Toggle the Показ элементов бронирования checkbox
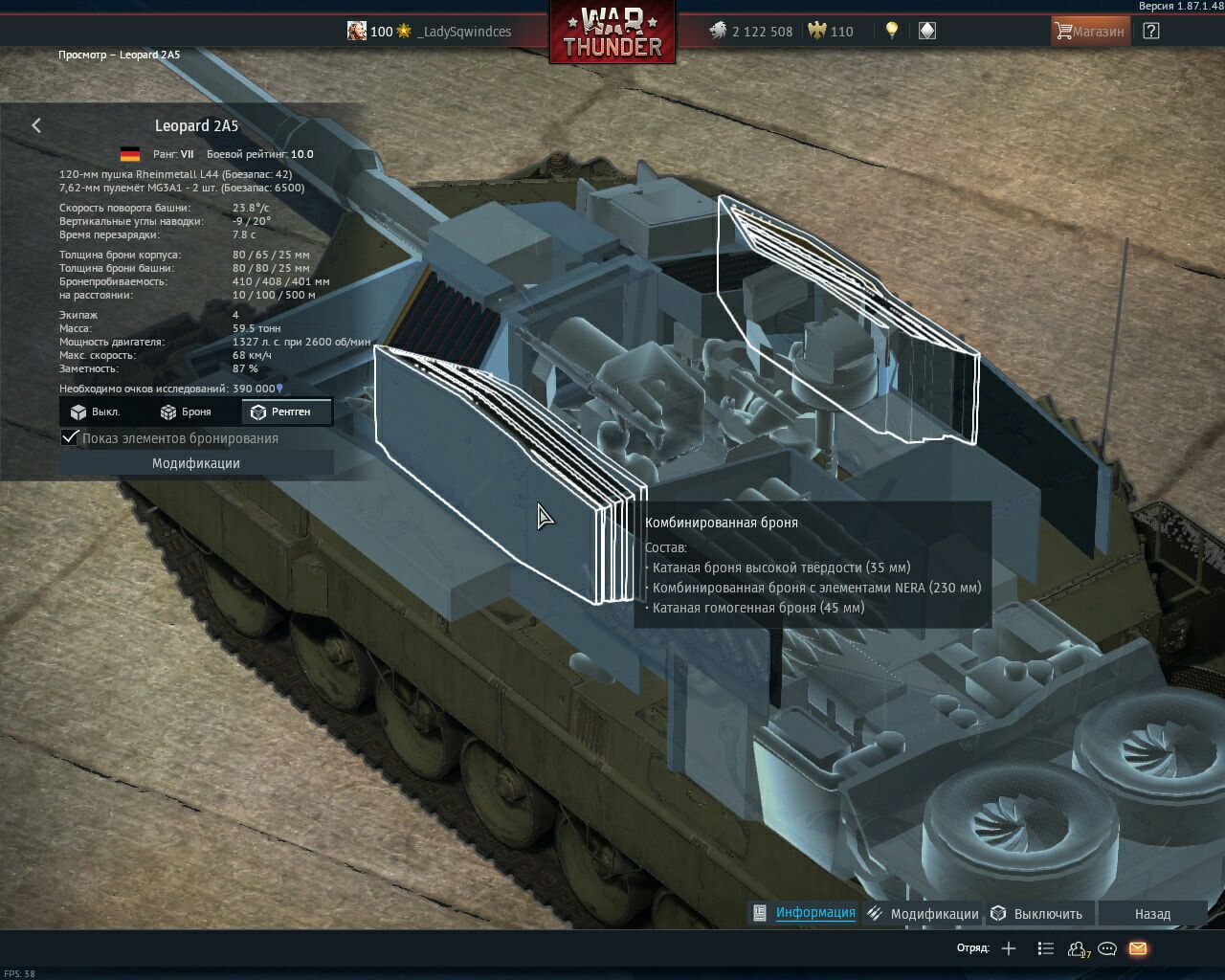Image resolution: width=1225 pixels, height=980 pixels. 70,437
